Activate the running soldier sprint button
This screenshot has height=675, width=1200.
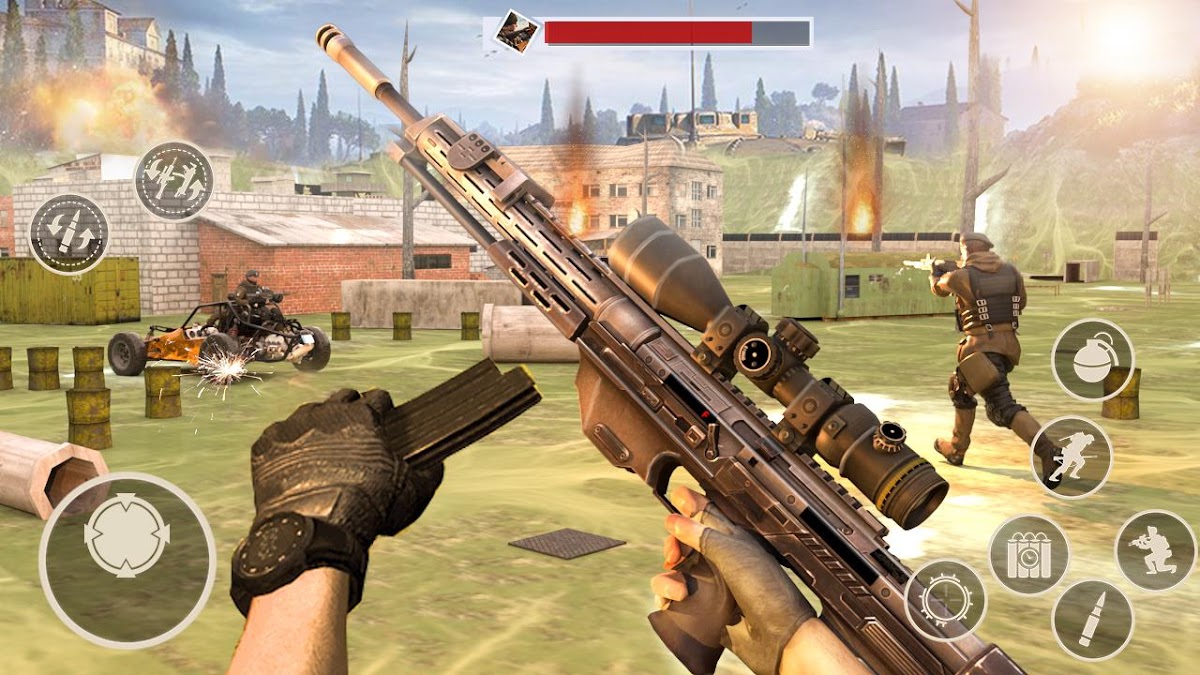coord(1071,457)
